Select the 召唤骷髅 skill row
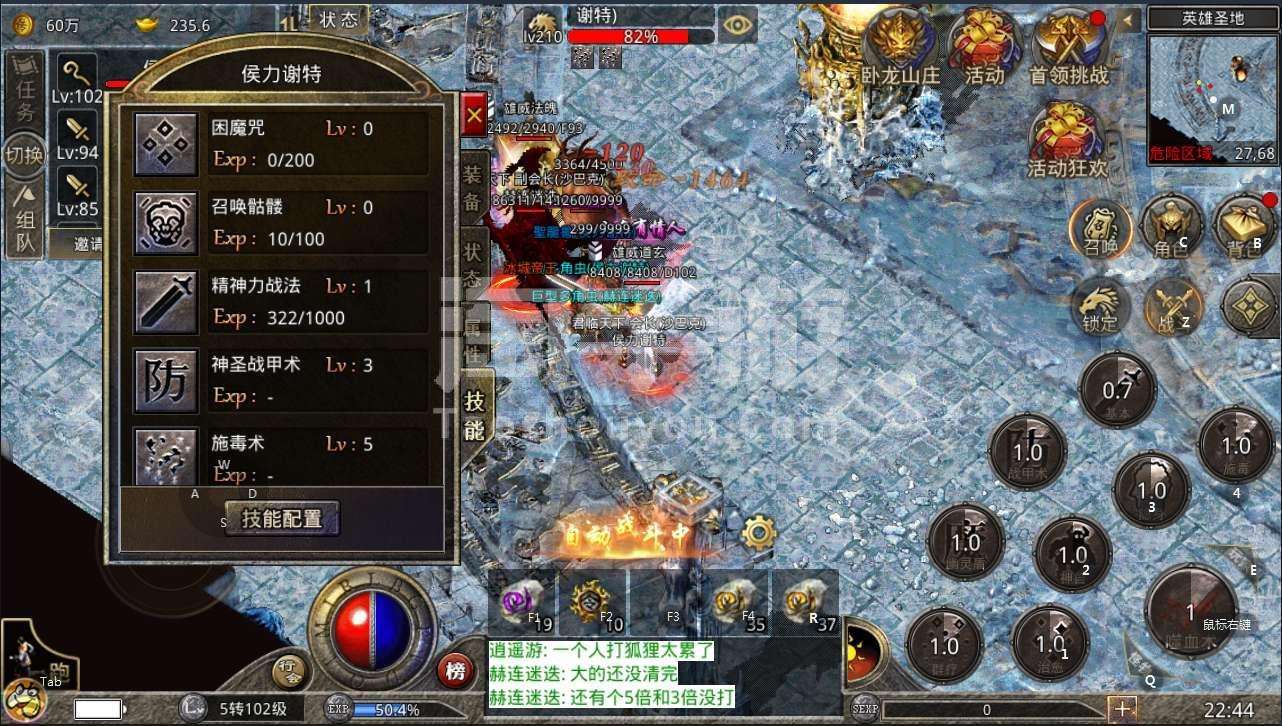Screen dimensions: 1282x726 [x=281, y=222]
